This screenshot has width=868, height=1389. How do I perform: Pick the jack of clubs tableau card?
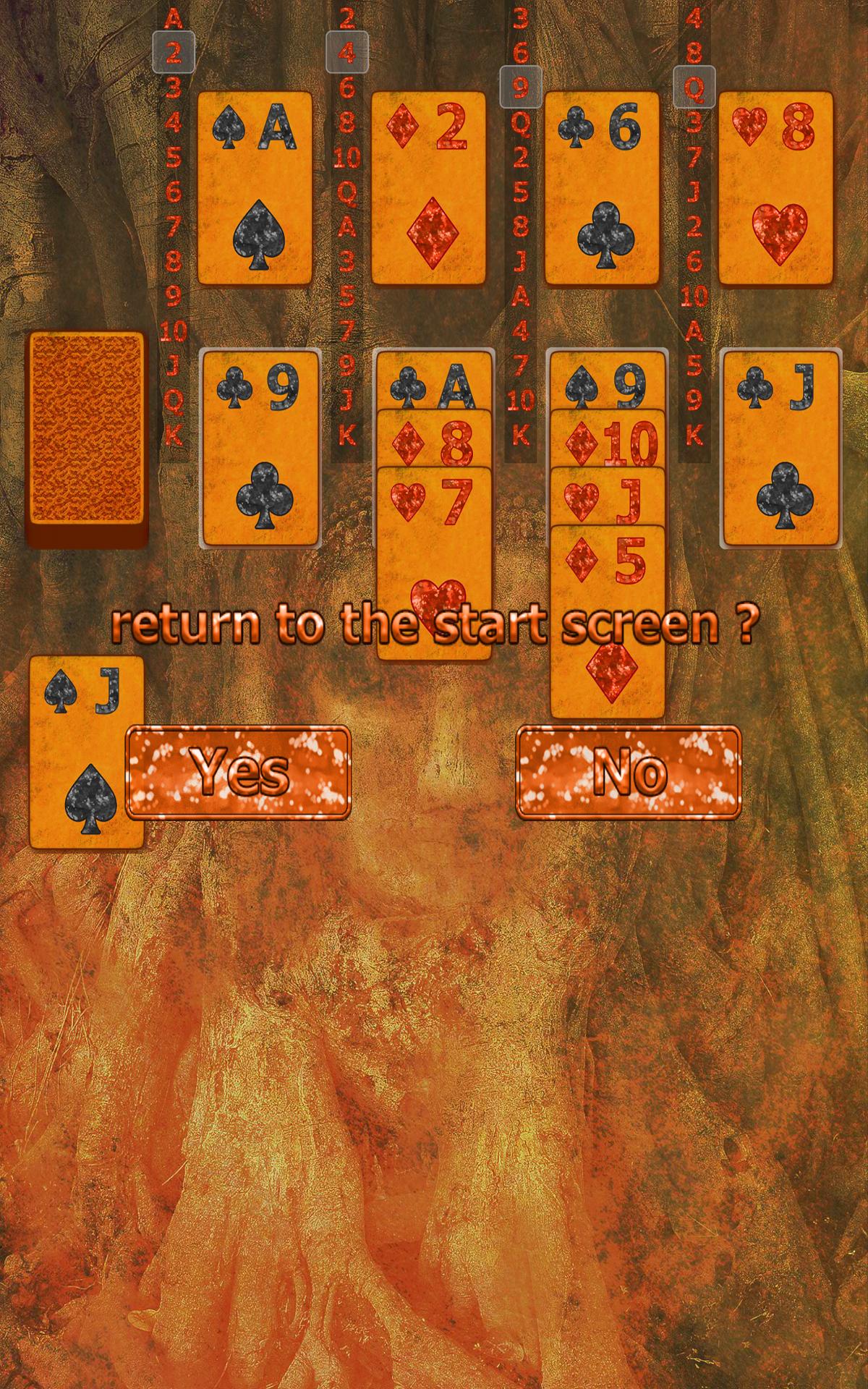point(781,448)
